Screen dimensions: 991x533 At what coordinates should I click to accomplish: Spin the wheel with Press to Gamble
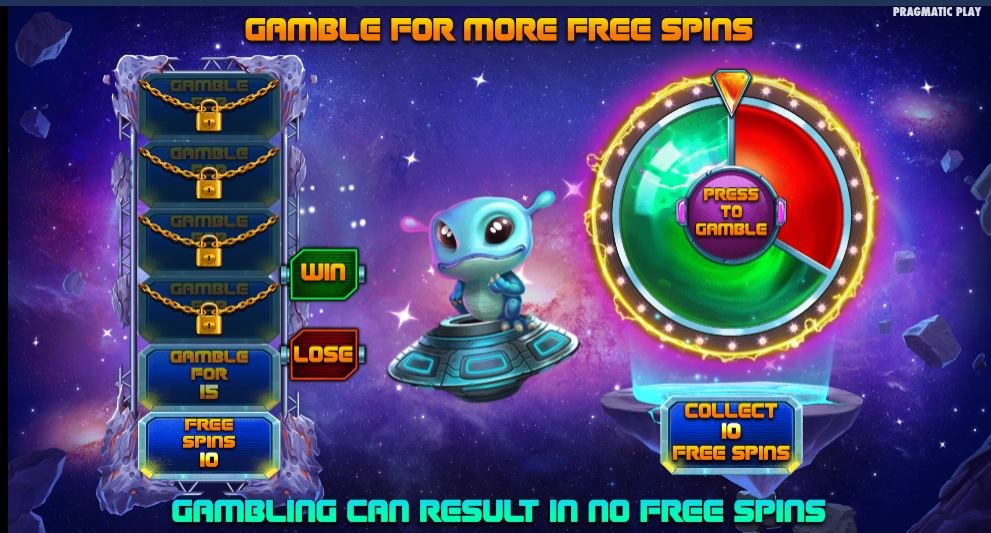pos(730,211)
